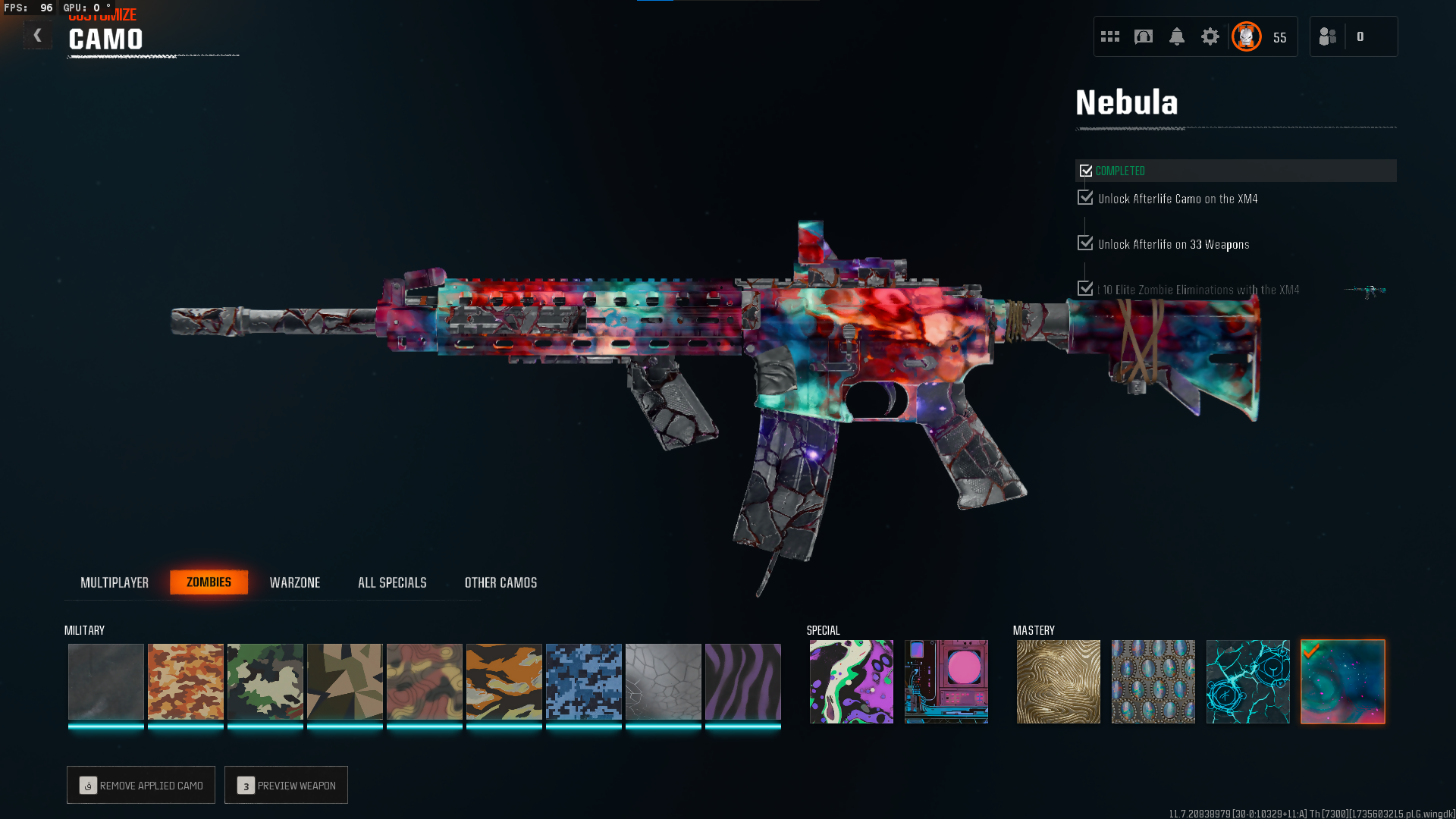
Task: Go back using the arrow button
Action: click(37, 36)
